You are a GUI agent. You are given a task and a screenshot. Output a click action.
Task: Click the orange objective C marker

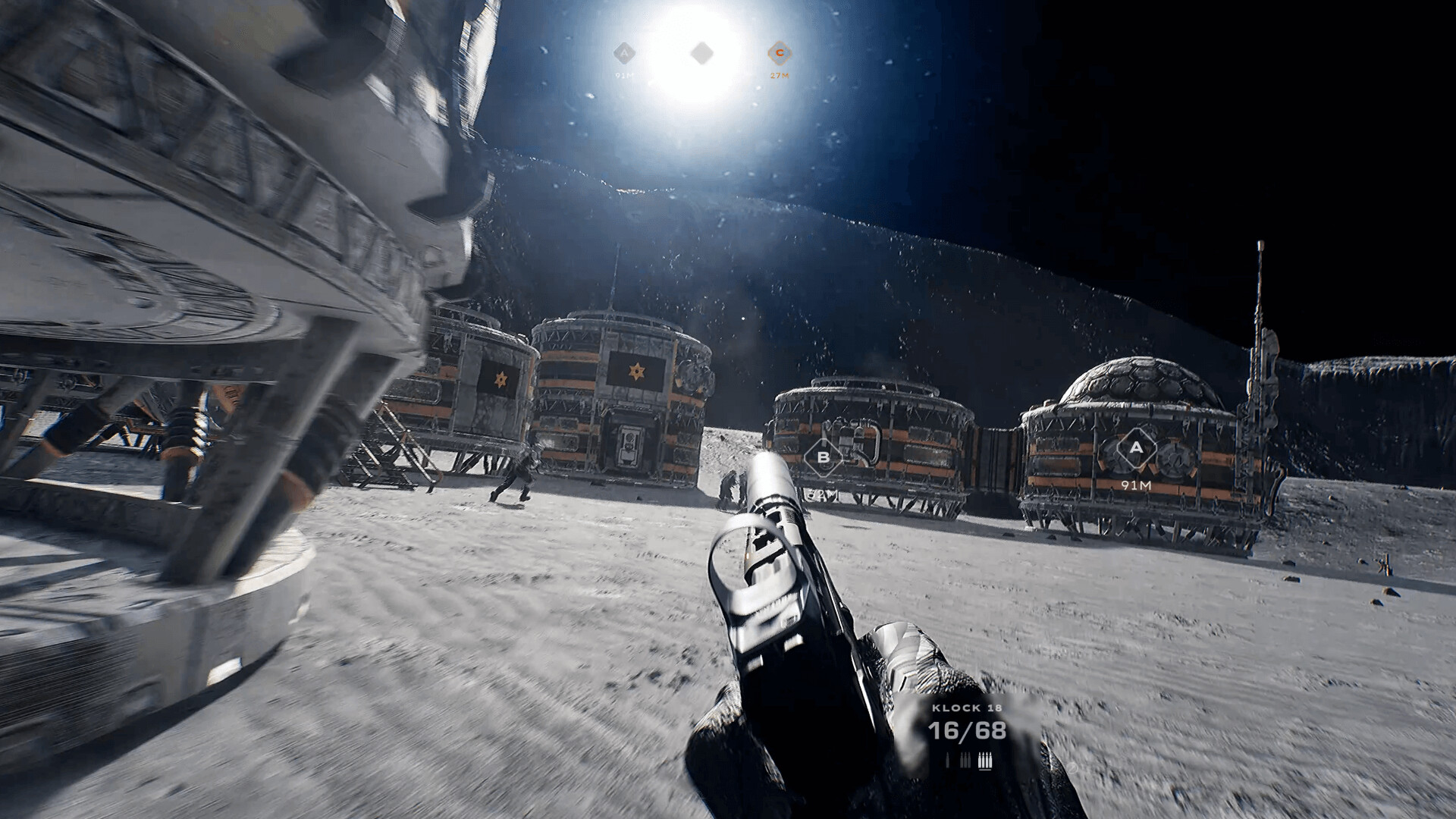(780, 53)
